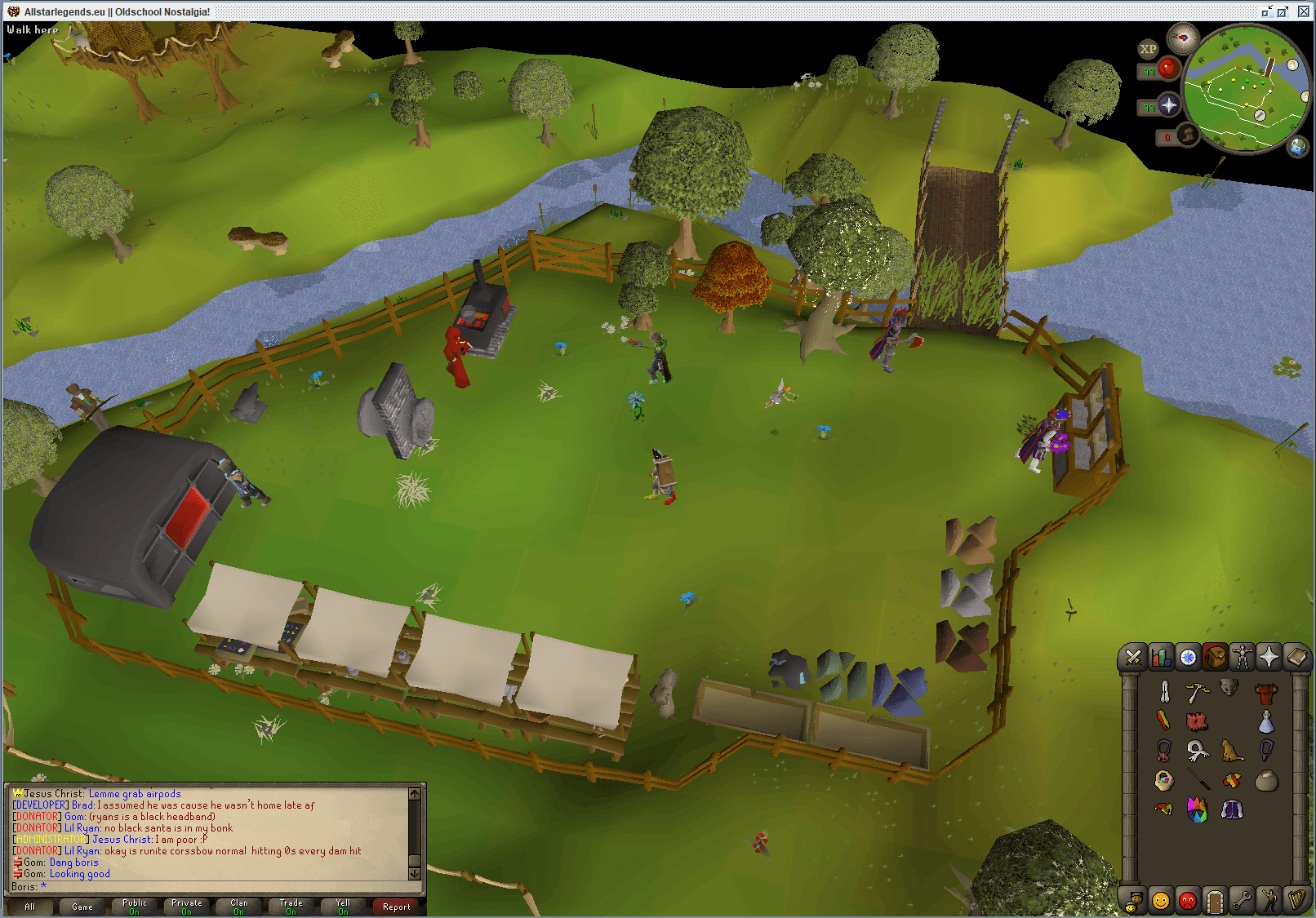Toggle Trade chat off

(290, 906)
